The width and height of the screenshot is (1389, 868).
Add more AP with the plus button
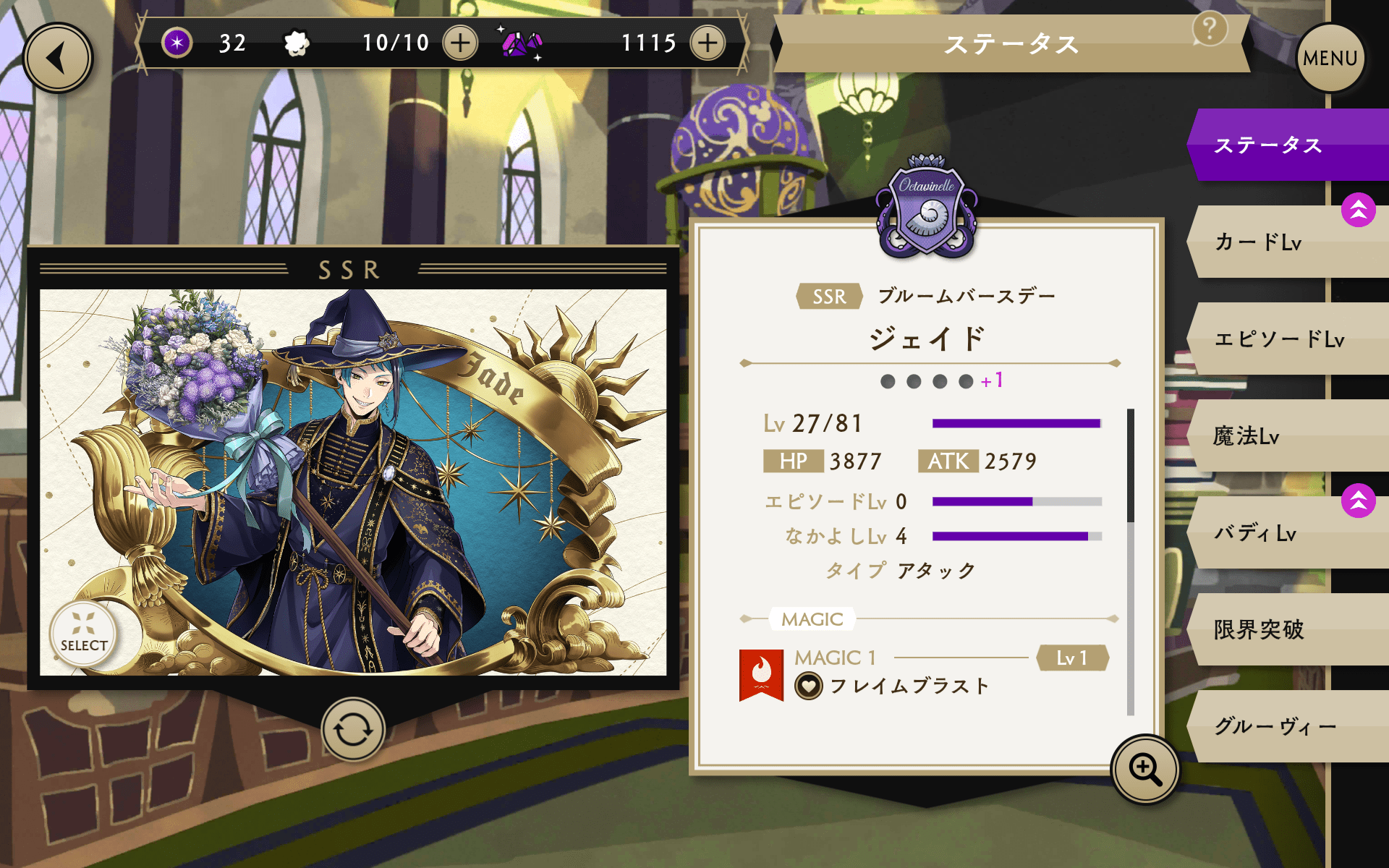pyautogui.click(x=460, y=43)
